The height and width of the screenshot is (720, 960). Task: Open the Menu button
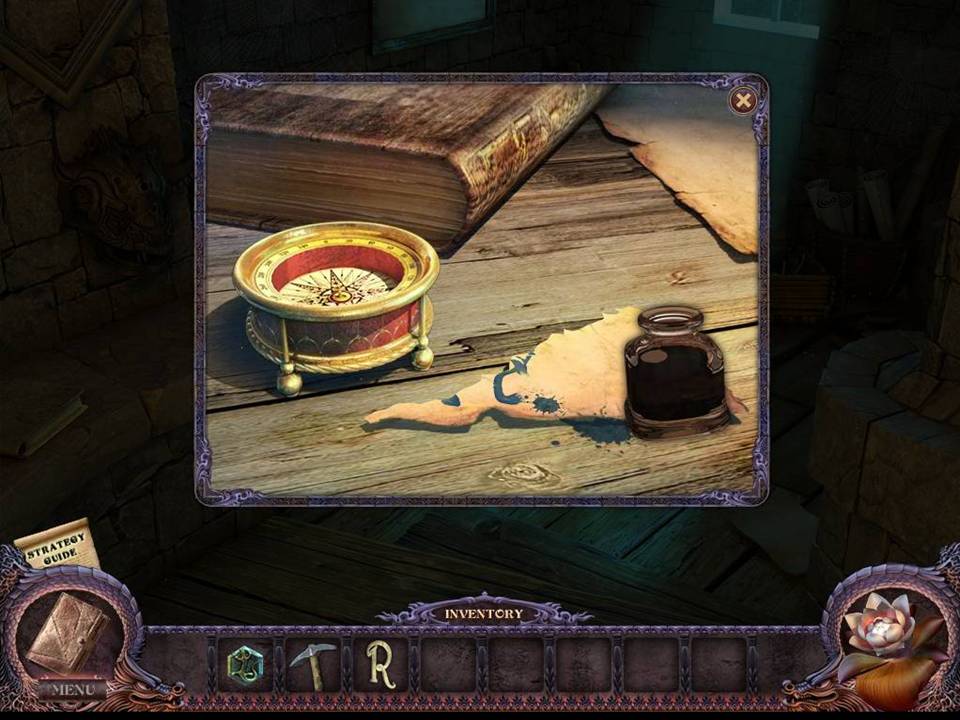tap(73, 689)
